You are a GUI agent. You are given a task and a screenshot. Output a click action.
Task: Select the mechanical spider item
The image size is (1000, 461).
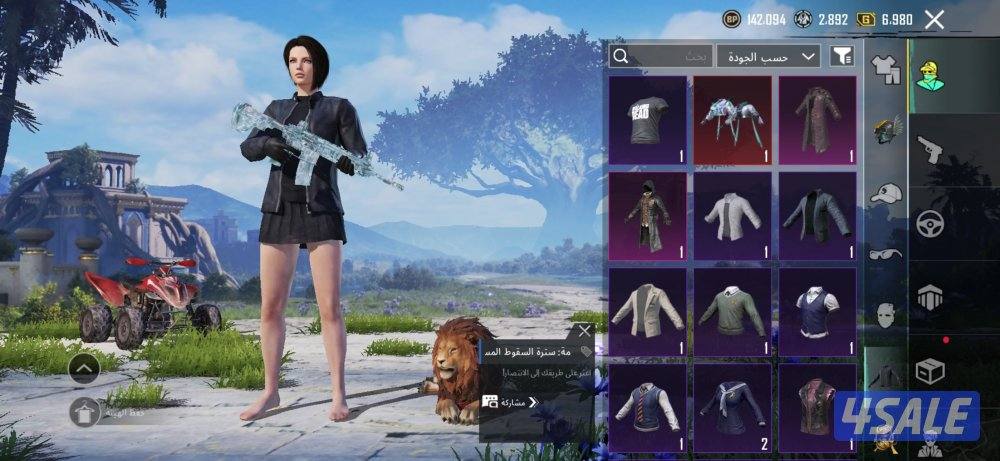(733, 120)
